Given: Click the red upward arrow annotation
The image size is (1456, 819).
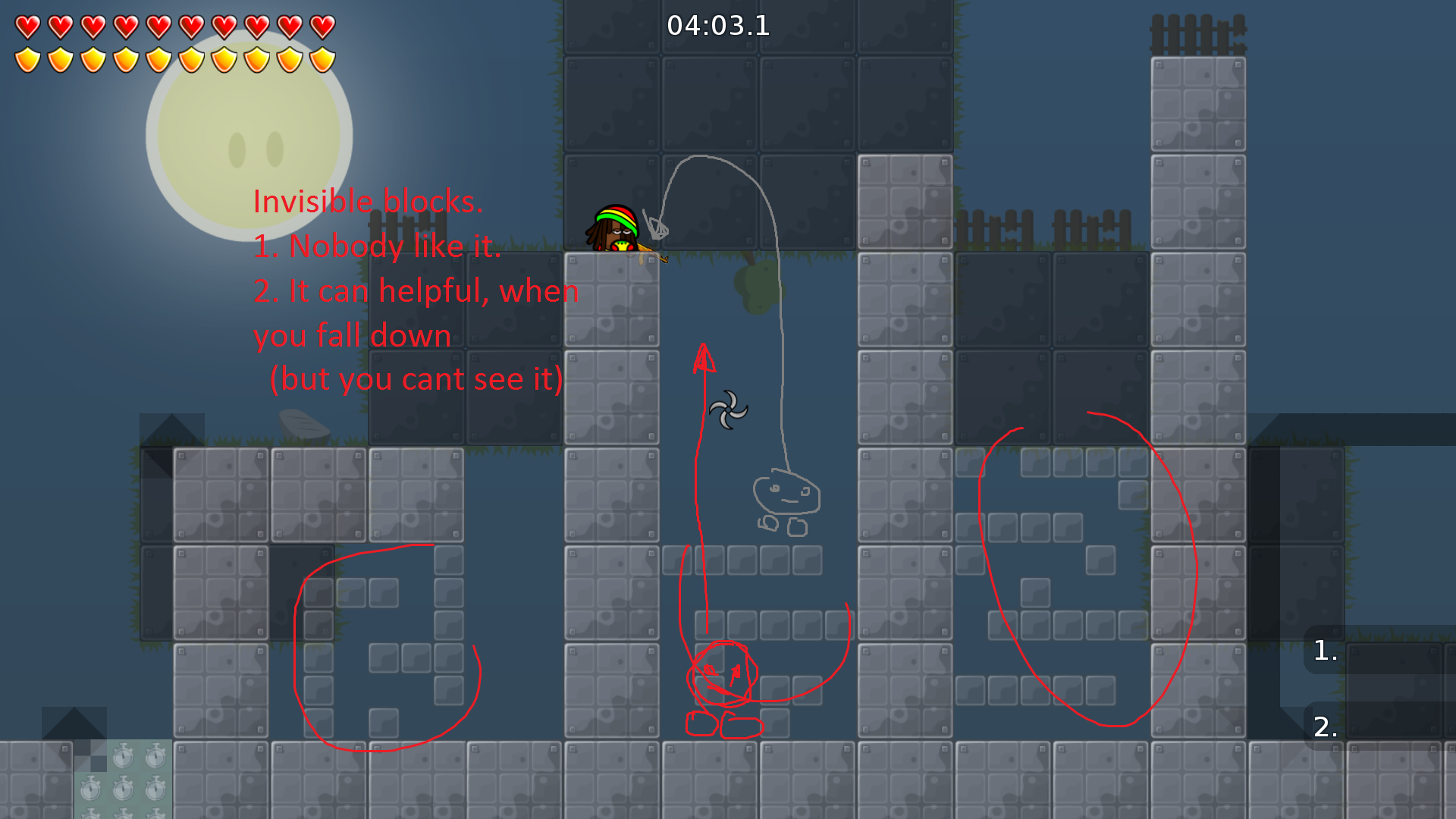Looking at the screenshot, I should point(704,364).
